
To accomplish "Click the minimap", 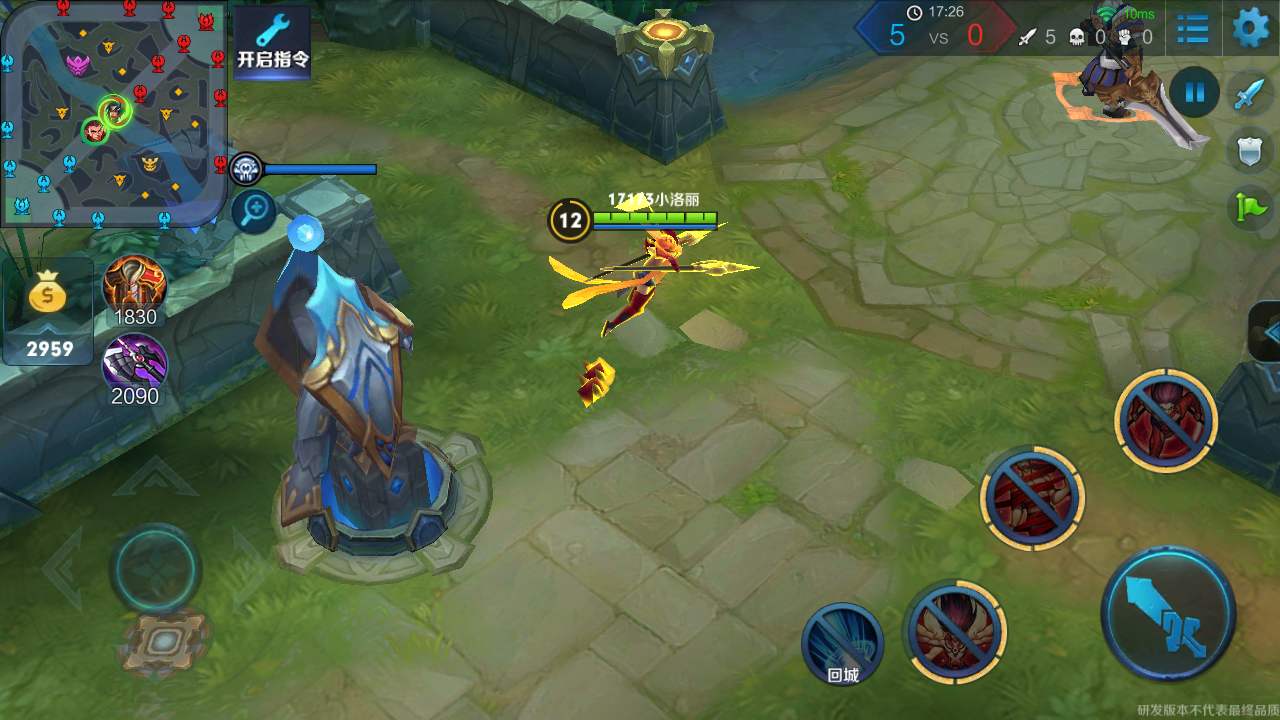I will coord(113,112).
